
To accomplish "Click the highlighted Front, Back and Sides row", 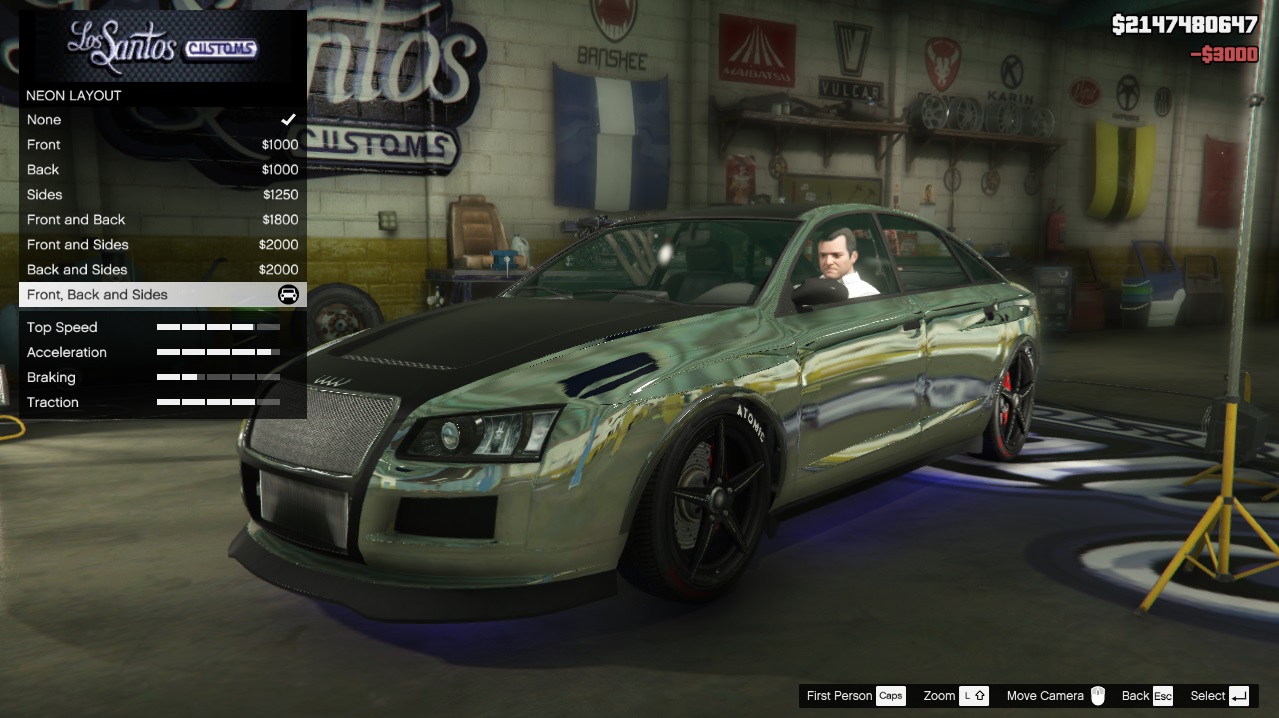I will tap(162, 295).
